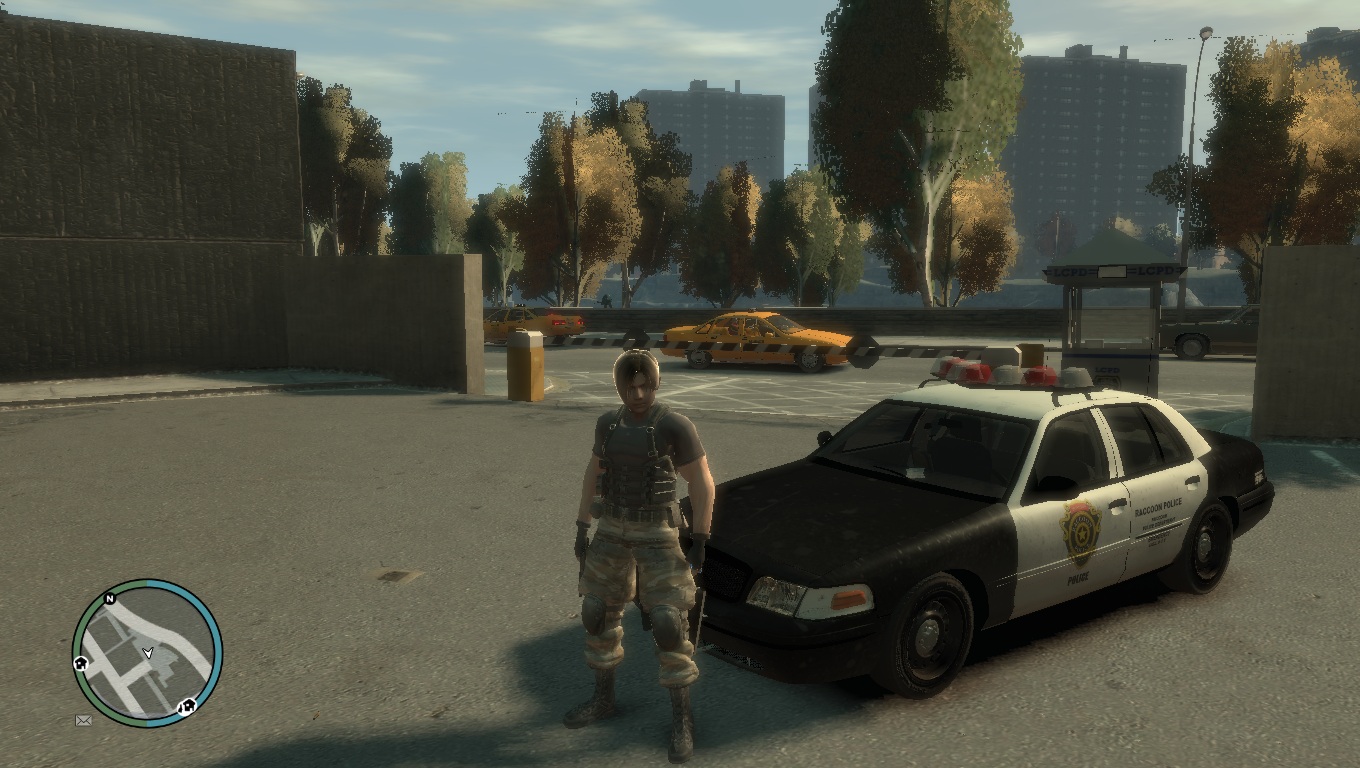Select the safehouse blip on the green arc
1360x768 pixels.
(x=81, y=663)
